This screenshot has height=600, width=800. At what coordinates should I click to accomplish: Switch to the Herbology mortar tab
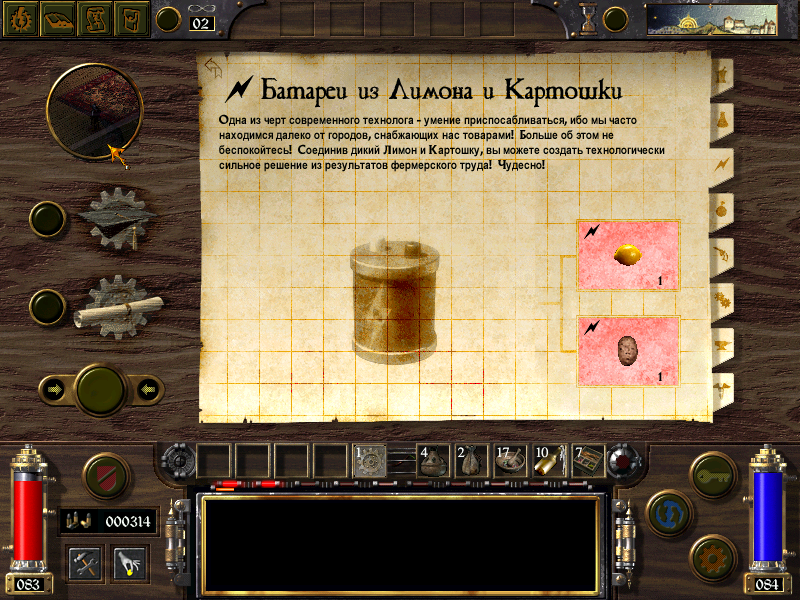[721, 74]
